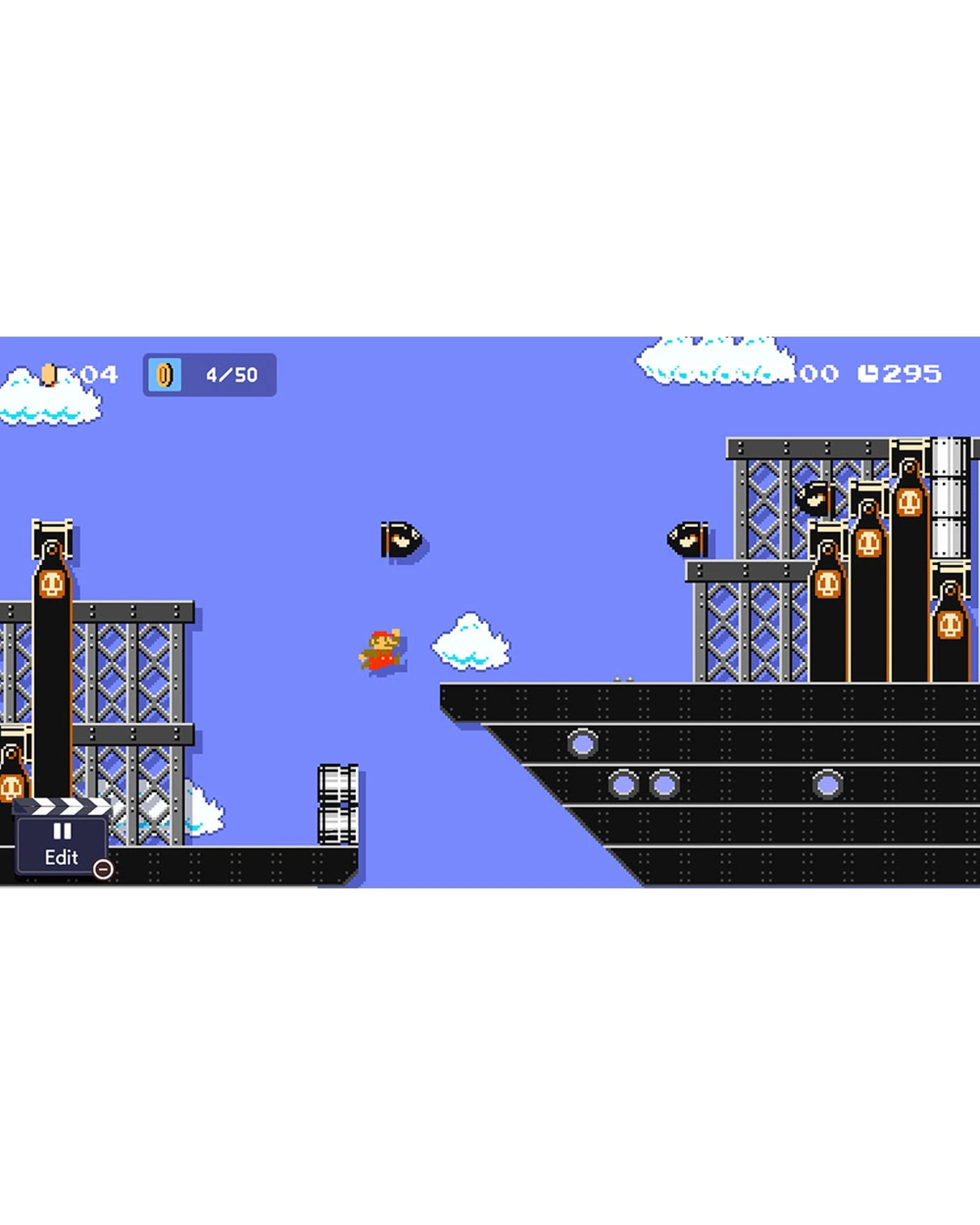
Task: Click the coin count reading 04
Action: click(99, 373)
